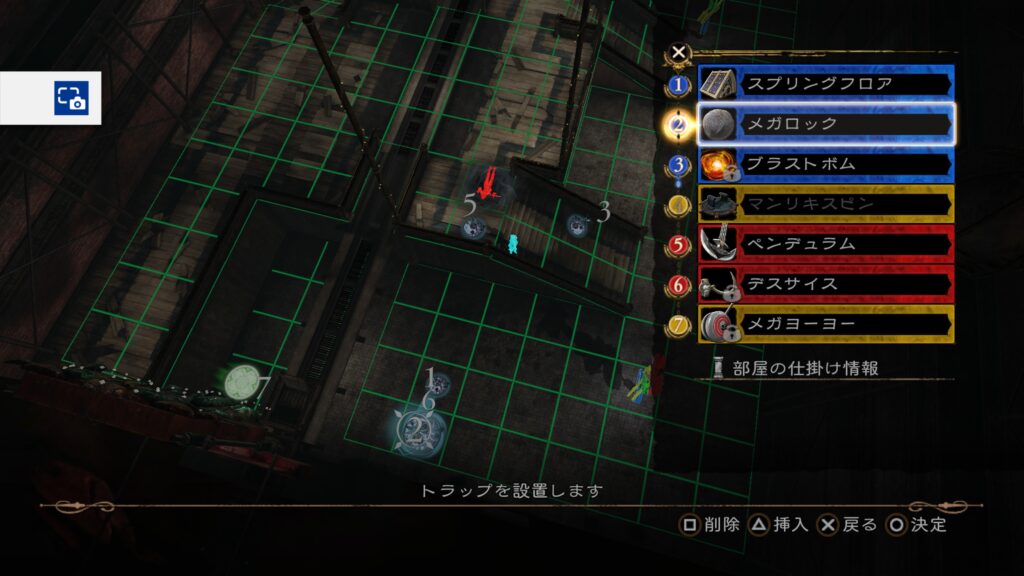
Task: Select the ペンデュラム trap entry
Action: tap(825, 244)
